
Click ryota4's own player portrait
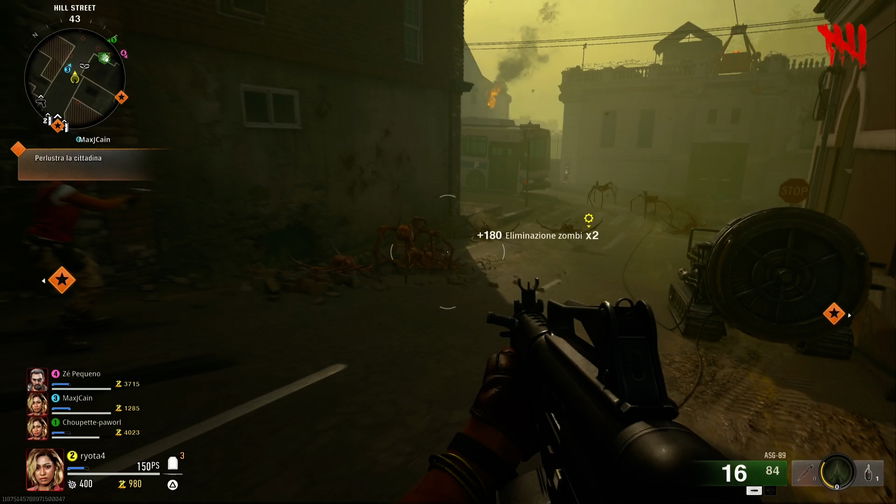click(x=45, y=469)
